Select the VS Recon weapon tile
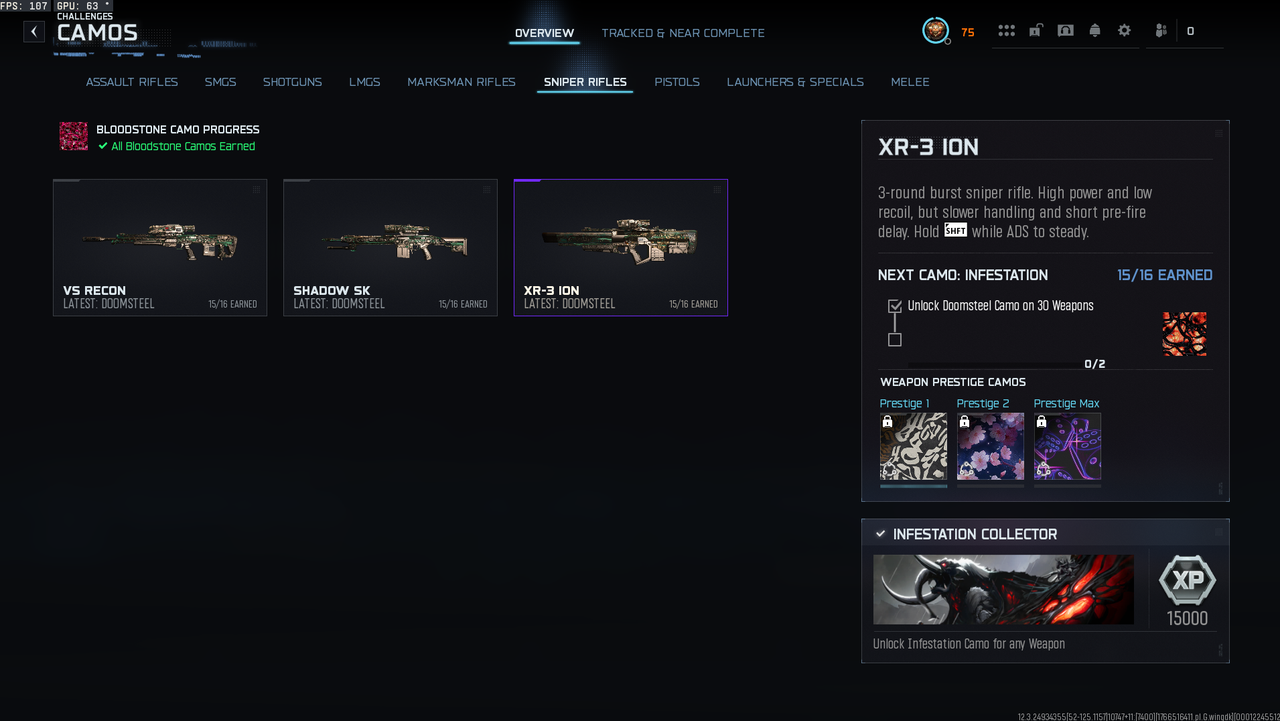 click(x=160, y=247)
